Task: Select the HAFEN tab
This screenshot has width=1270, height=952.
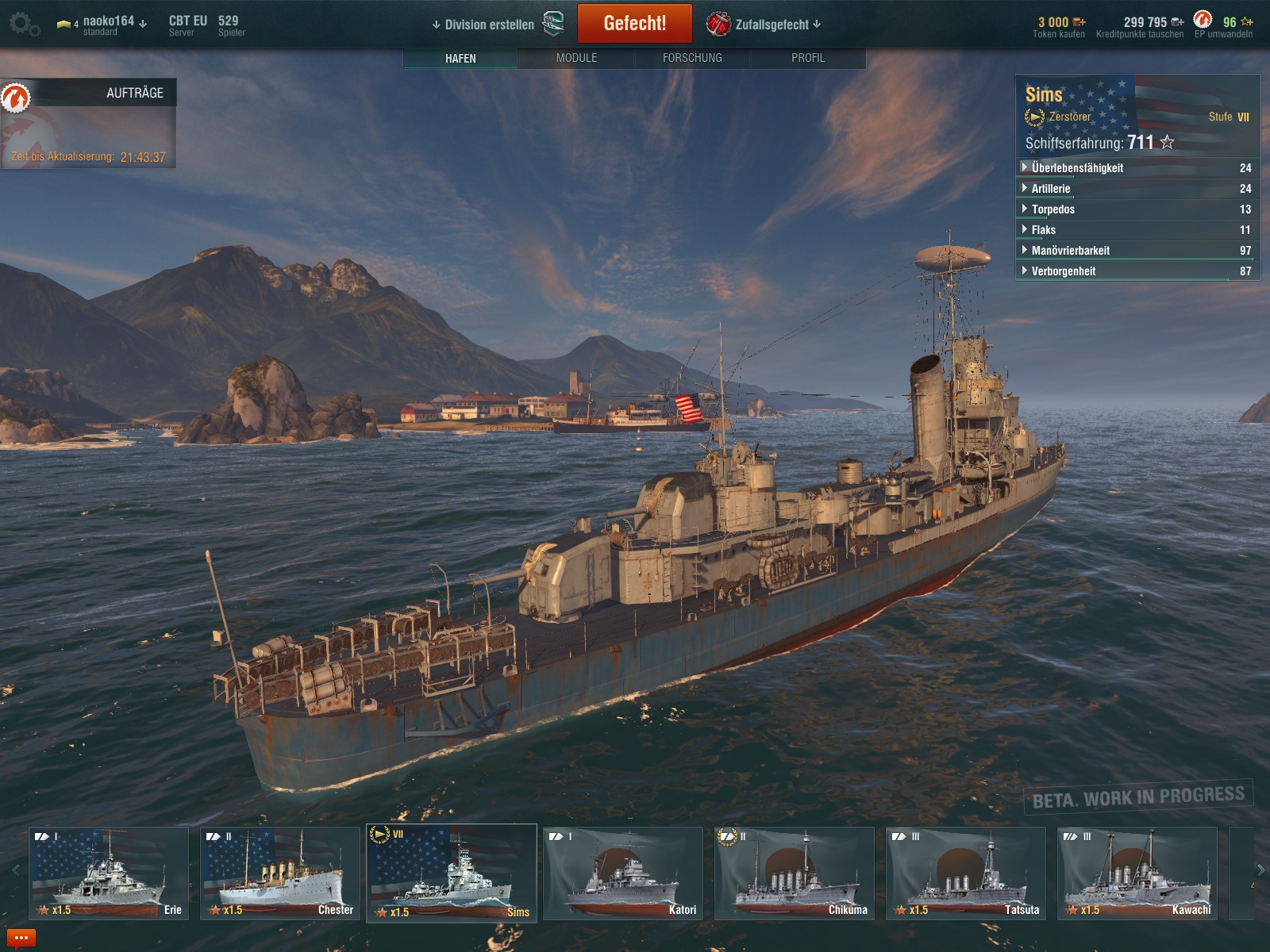Action: point(460,58)
